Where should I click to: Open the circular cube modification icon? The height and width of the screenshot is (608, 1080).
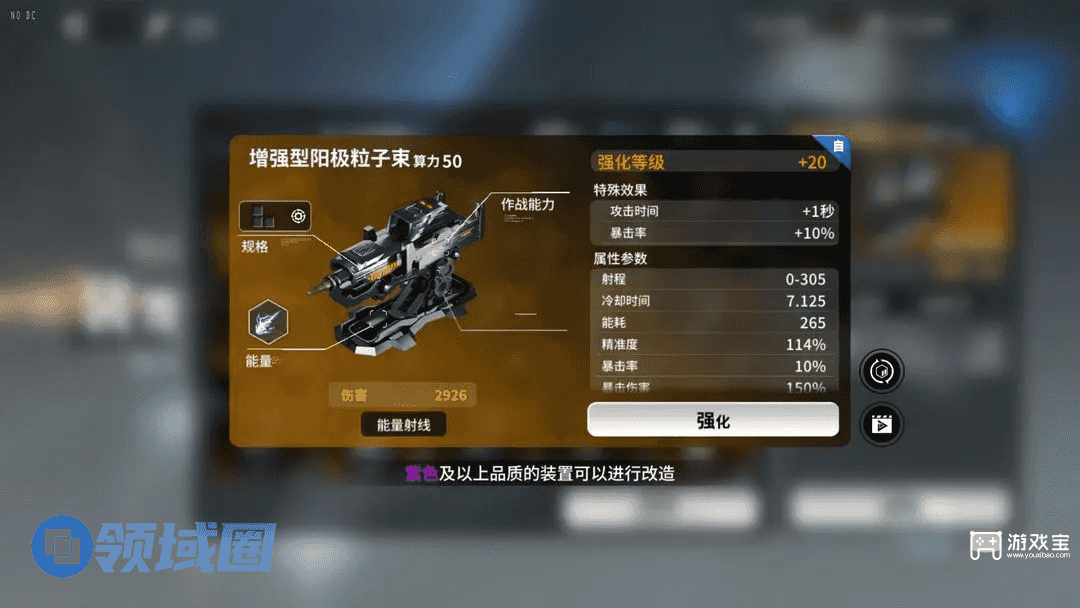(x=882, y=371)
